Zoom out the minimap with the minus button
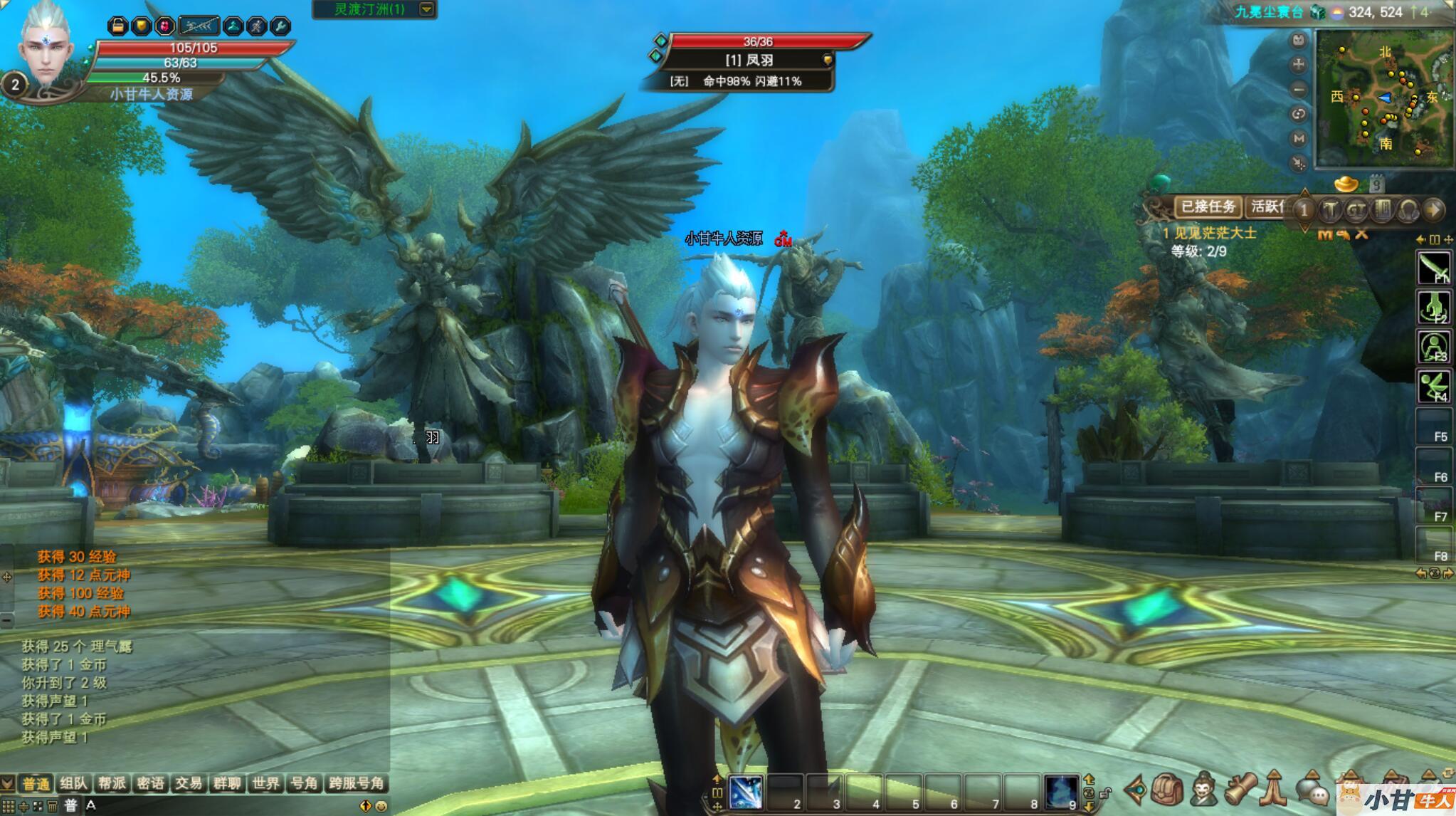The image size is (1456, 816). (1299, 90)
